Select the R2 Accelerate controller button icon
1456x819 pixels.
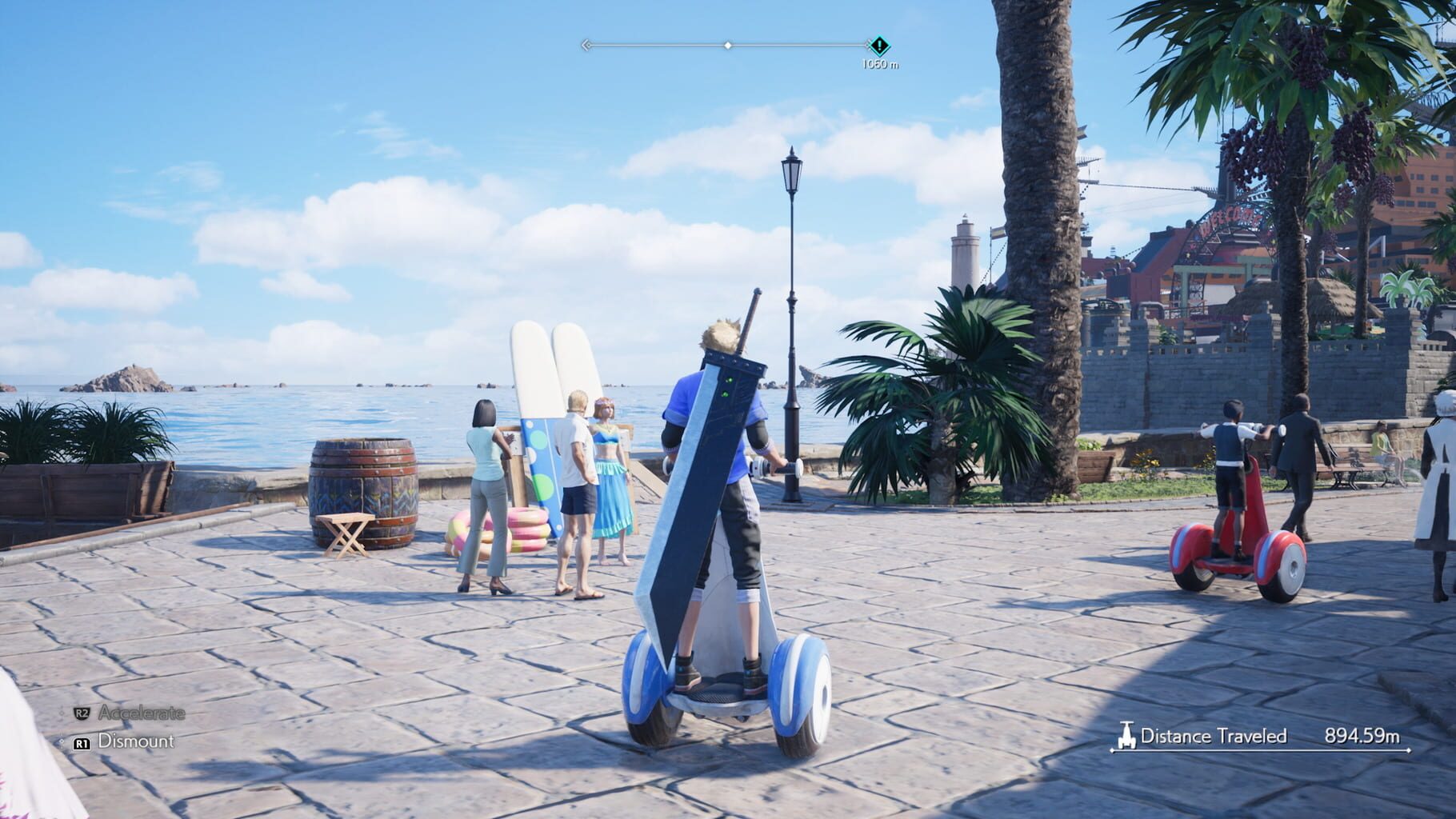coord(82,713)
